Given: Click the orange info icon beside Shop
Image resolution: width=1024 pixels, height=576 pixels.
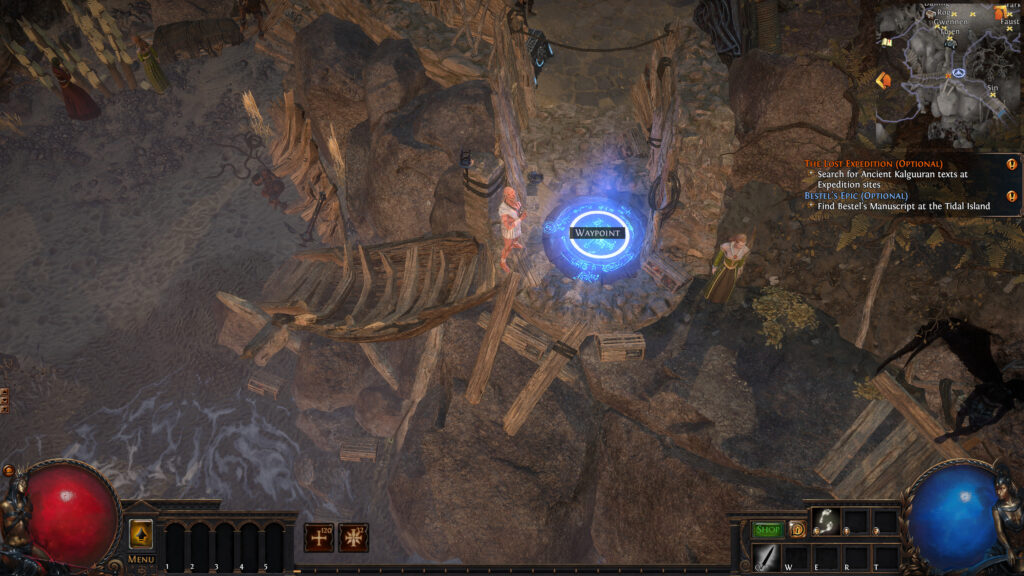Looking at the screenshot, I should click(797, 529).
